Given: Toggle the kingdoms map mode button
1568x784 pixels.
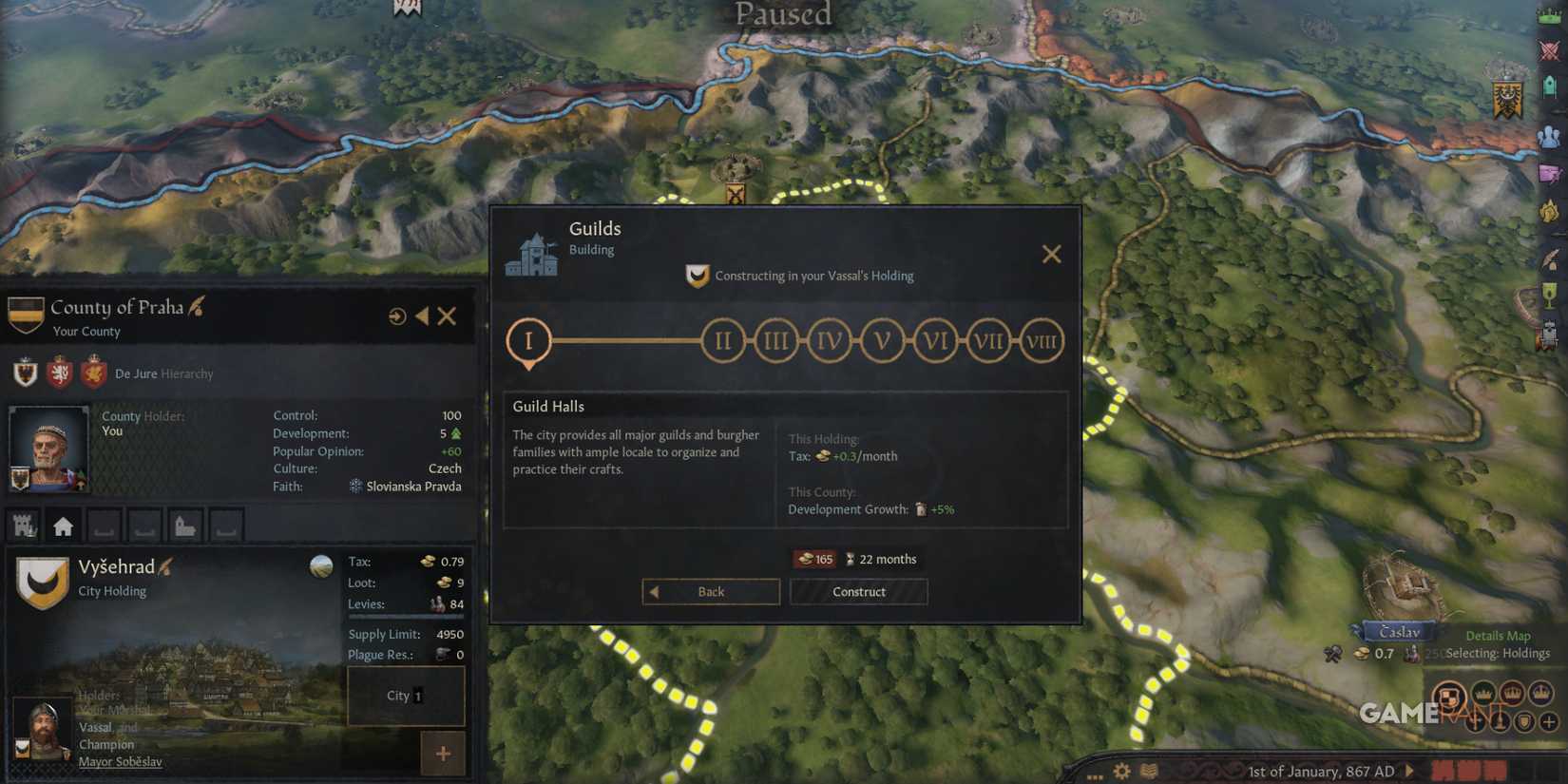Looking at the screenshot, I should coord(1513,695).
